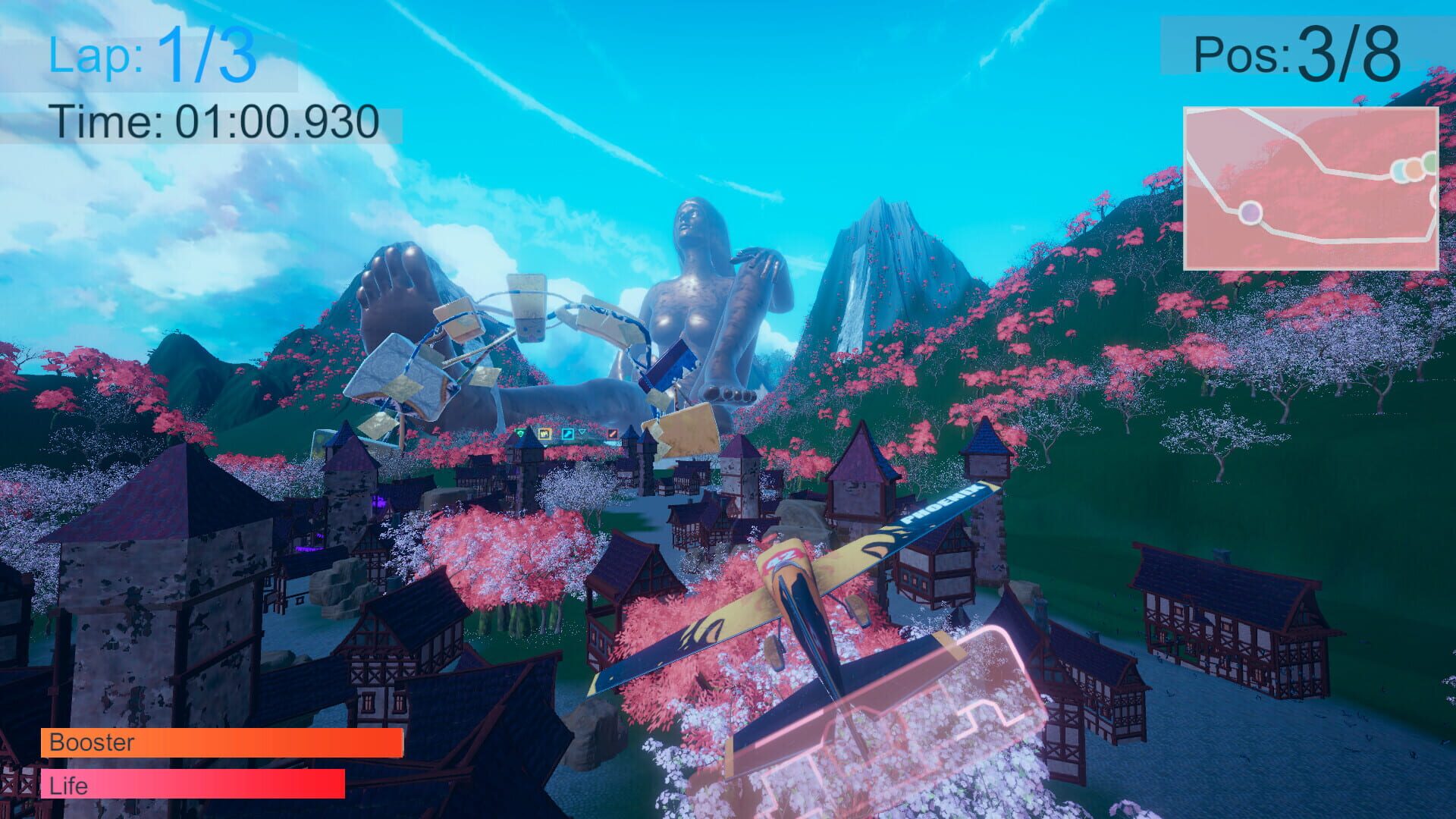Screen dimensions: 1456x819
Task: Grab the yellow boxing-glove pickup icon
Action: [x=545, y=433]
